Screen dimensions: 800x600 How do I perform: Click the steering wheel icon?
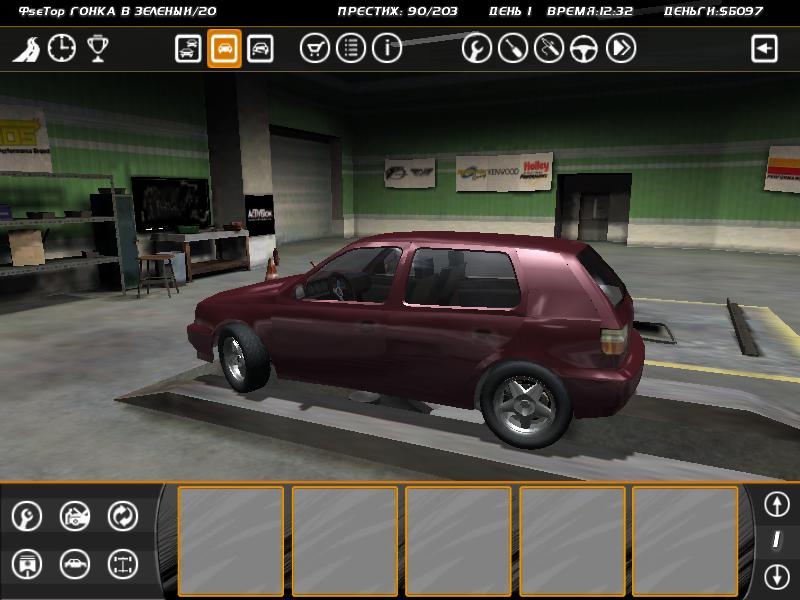(x=584, y=48)
